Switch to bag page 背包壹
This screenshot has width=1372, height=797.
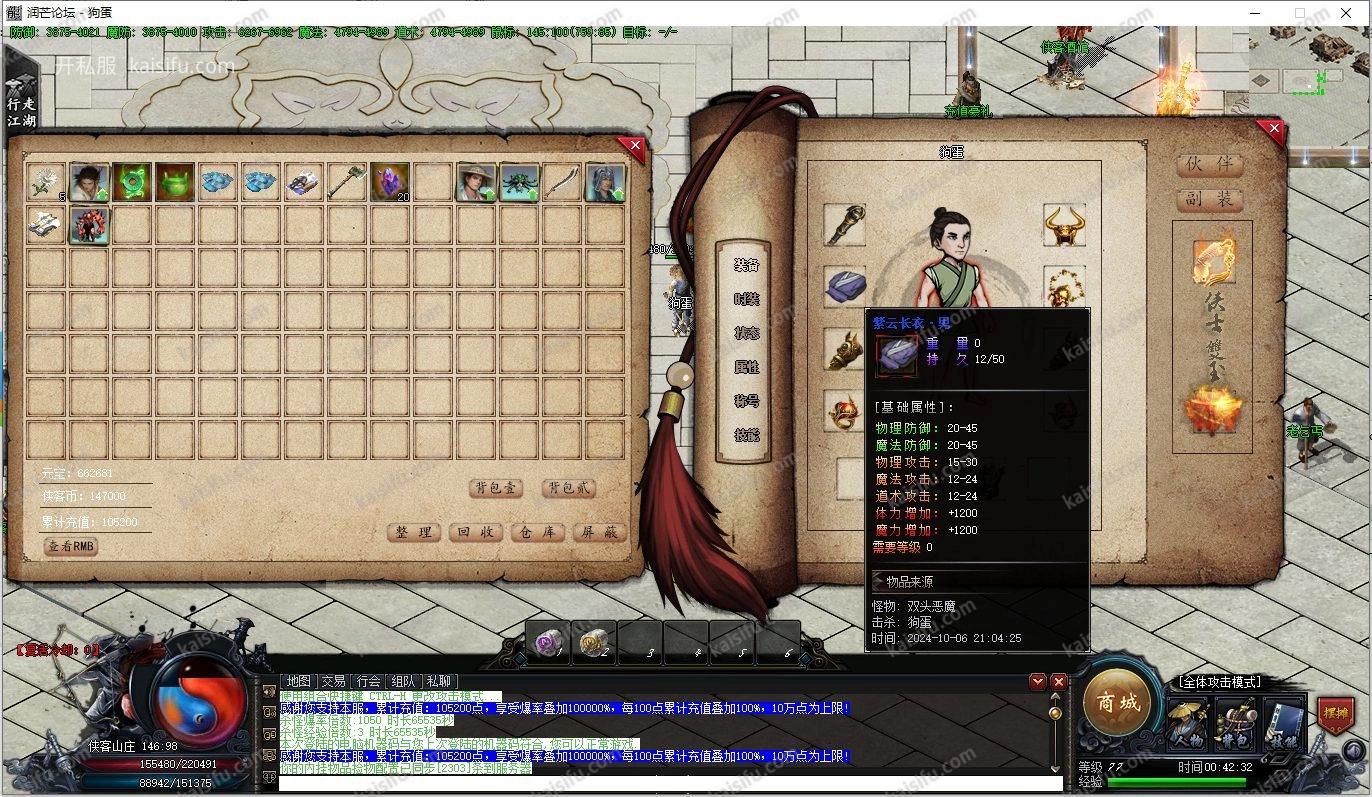point(496,488)
